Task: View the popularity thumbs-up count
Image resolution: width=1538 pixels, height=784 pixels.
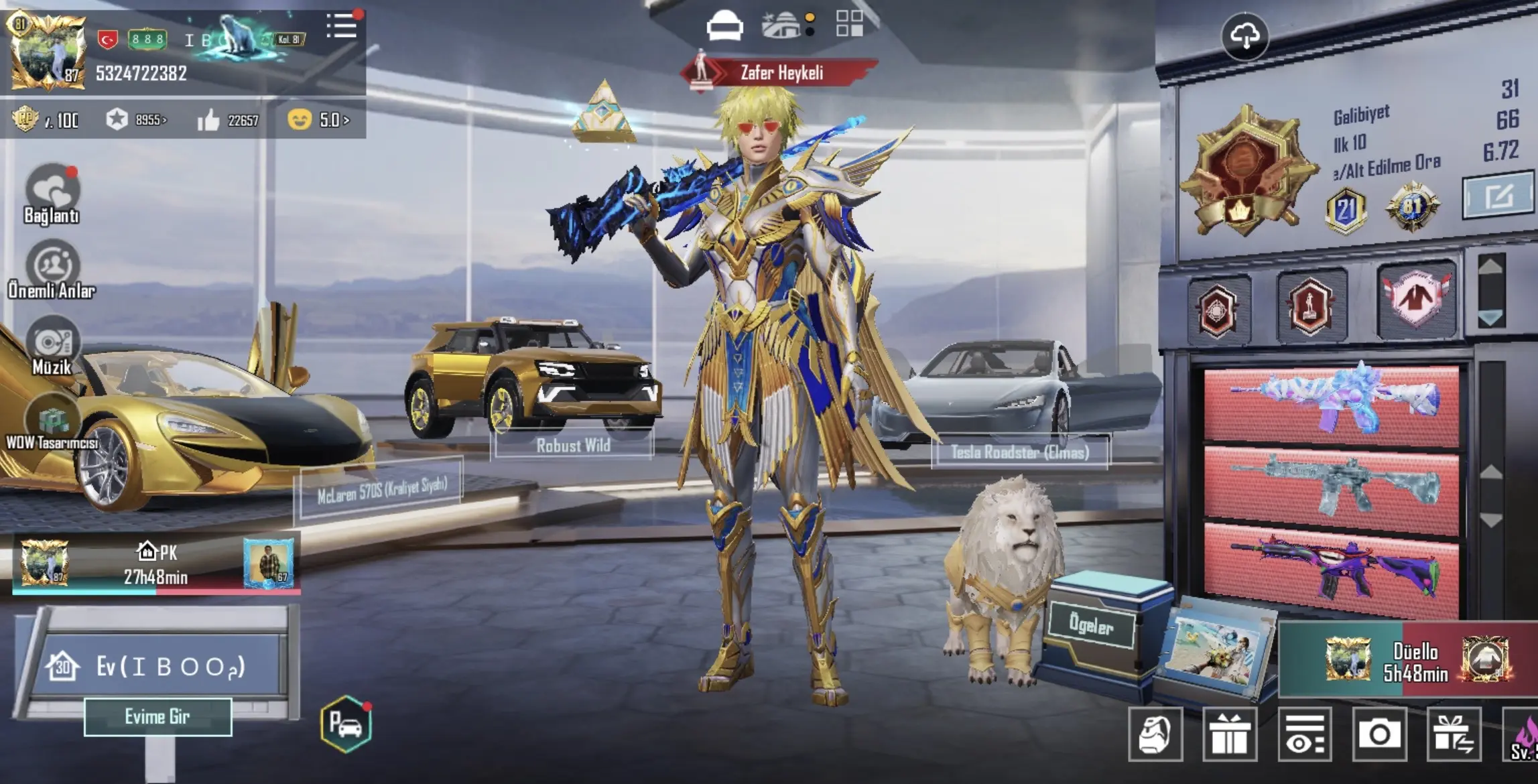Action: coord(228,121)
